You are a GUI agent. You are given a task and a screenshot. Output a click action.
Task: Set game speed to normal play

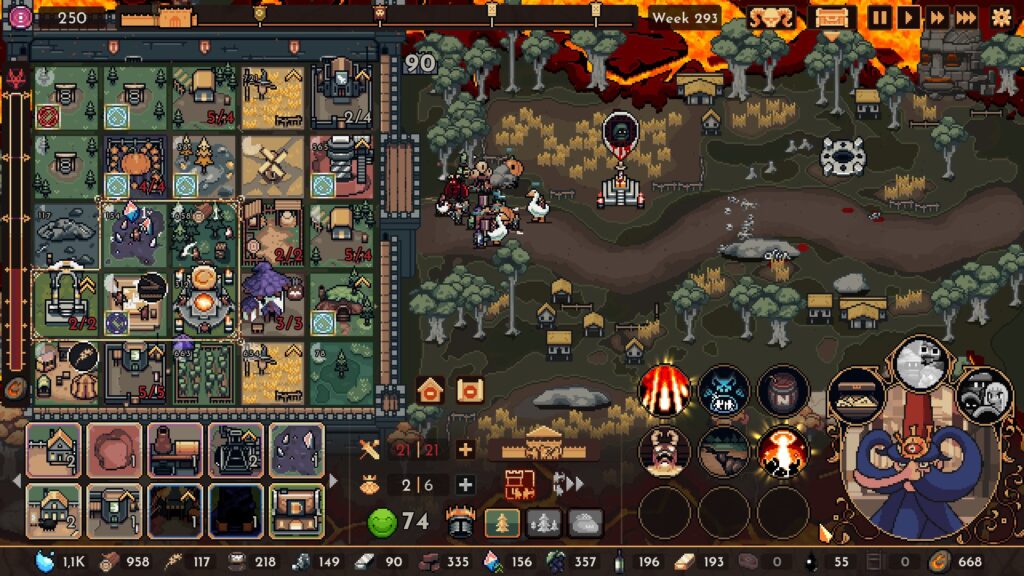[x=908, y=17]
